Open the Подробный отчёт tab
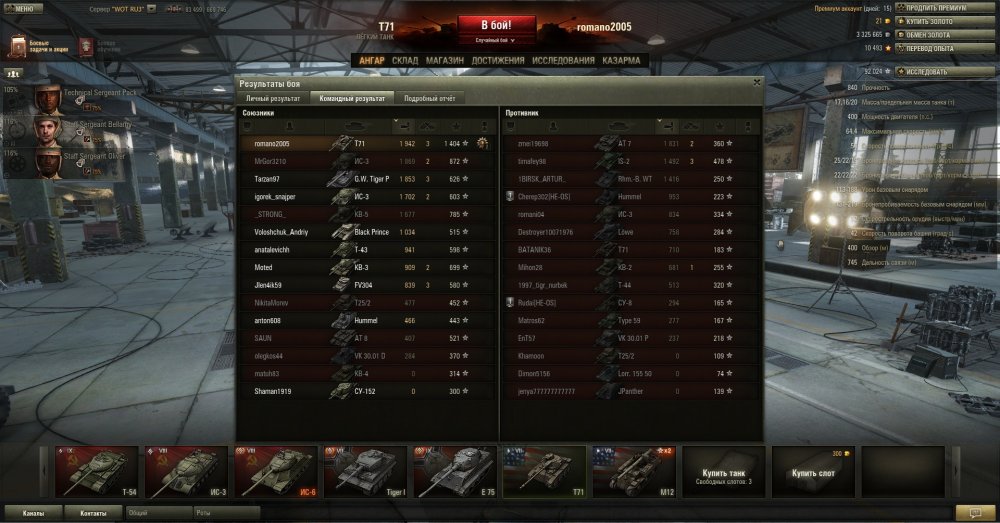The image size is (1000, 523). tap(429, 99)
